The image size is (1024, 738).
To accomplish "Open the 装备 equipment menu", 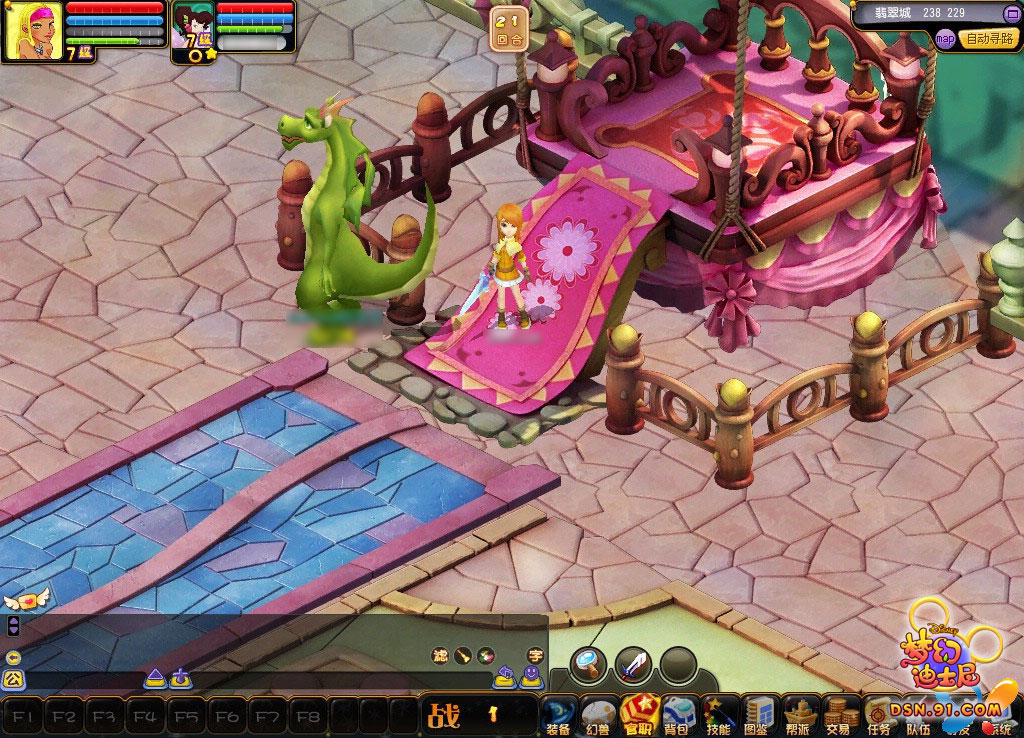I will pos(559,716).
